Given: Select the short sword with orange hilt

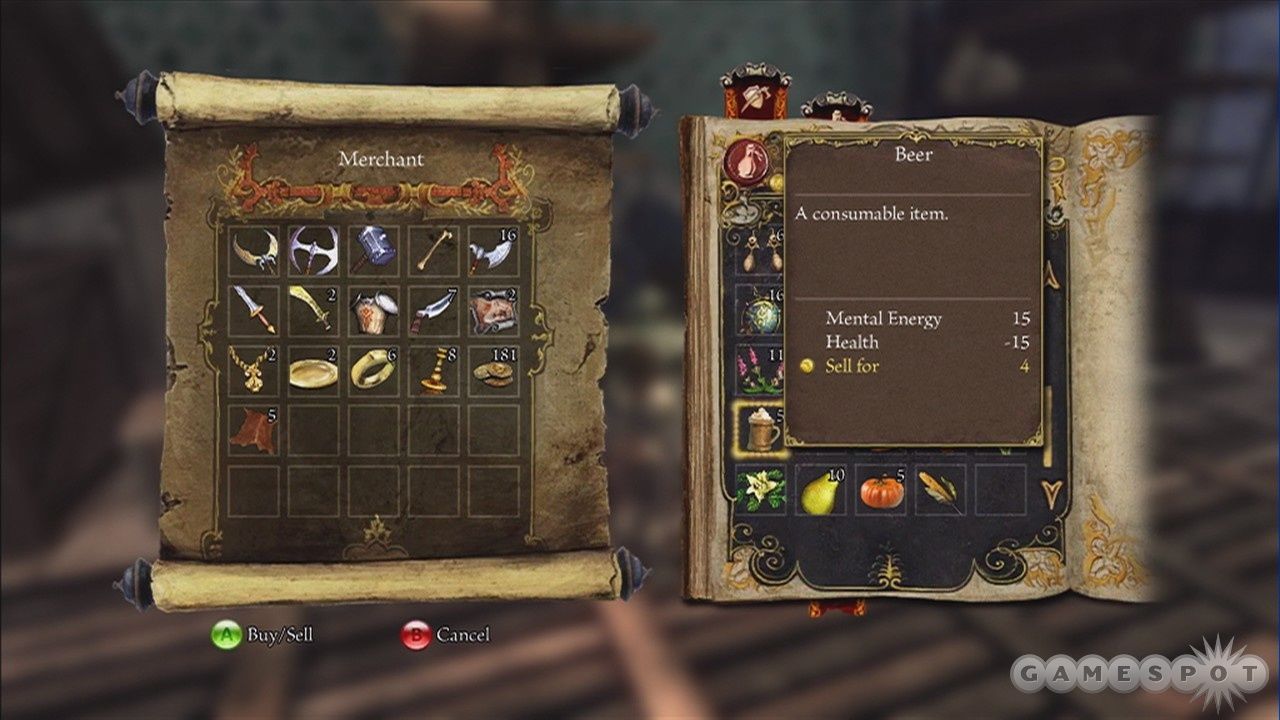Looking at the screenshot, I should (x=254, y=310).
